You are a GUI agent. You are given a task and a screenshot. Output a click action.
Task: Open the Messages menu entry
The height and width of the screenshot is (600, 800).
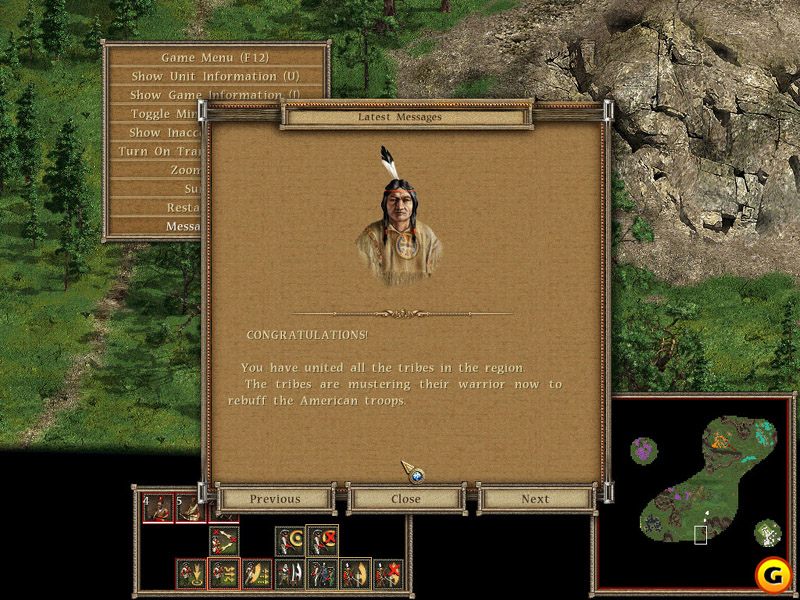pyautogui.click(x=183, y=226)
